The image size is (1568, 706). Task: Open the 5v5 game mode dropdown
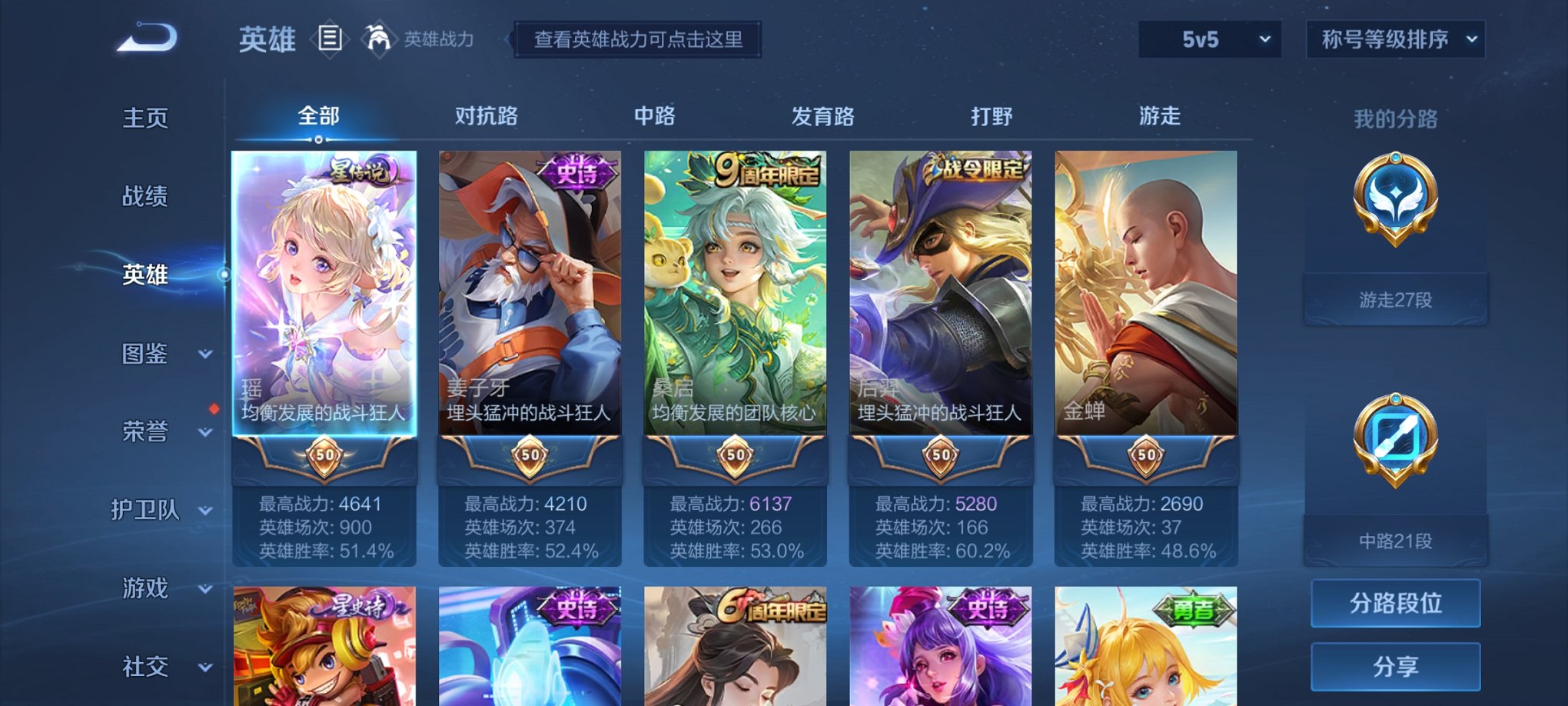(1209, 38)
